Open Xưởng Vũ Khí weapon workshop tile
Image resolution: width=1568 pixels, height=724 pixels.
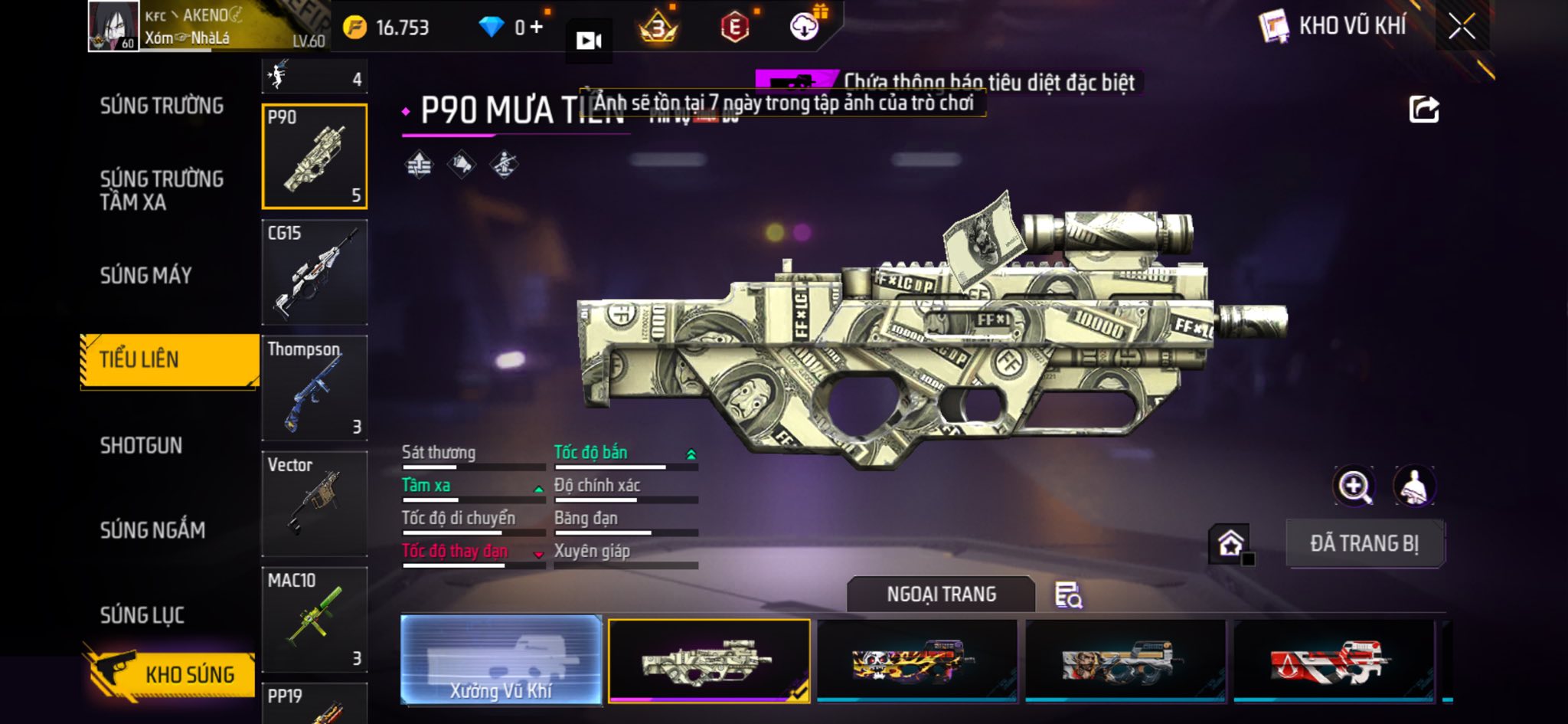click(x=501, y=660)
